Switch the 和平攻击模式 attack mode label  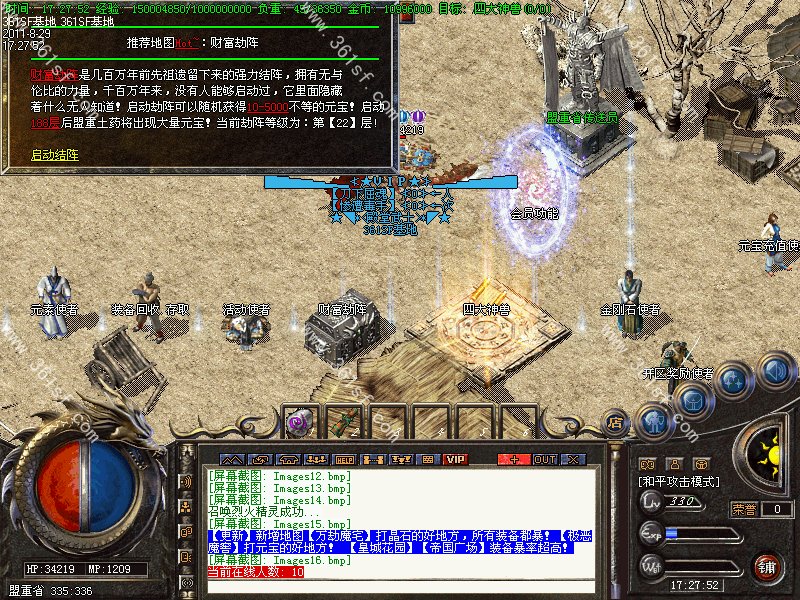click(x=680, y=481)
